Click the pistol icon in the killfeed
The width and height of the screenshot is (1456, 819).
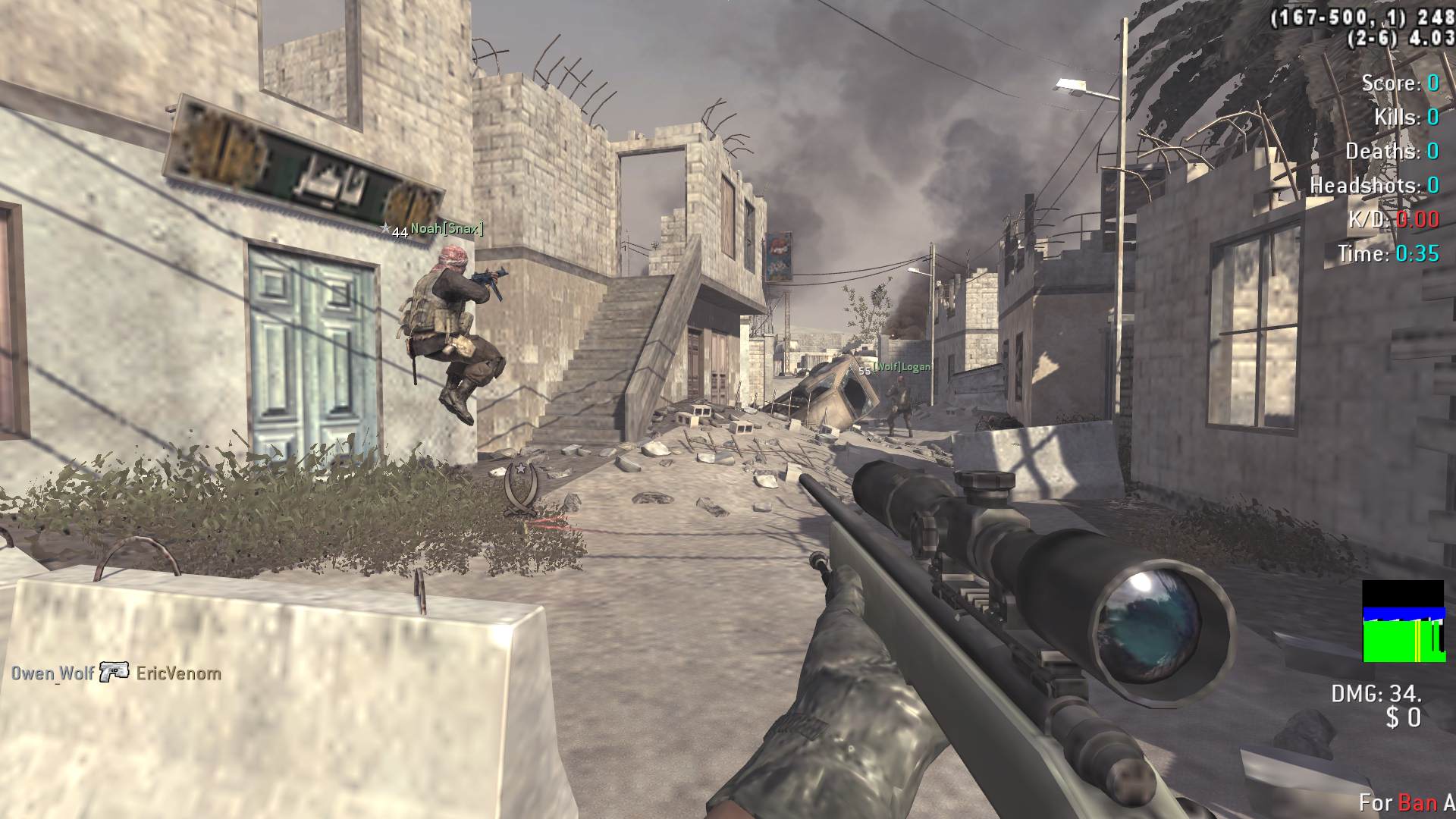tap(115, 672)
